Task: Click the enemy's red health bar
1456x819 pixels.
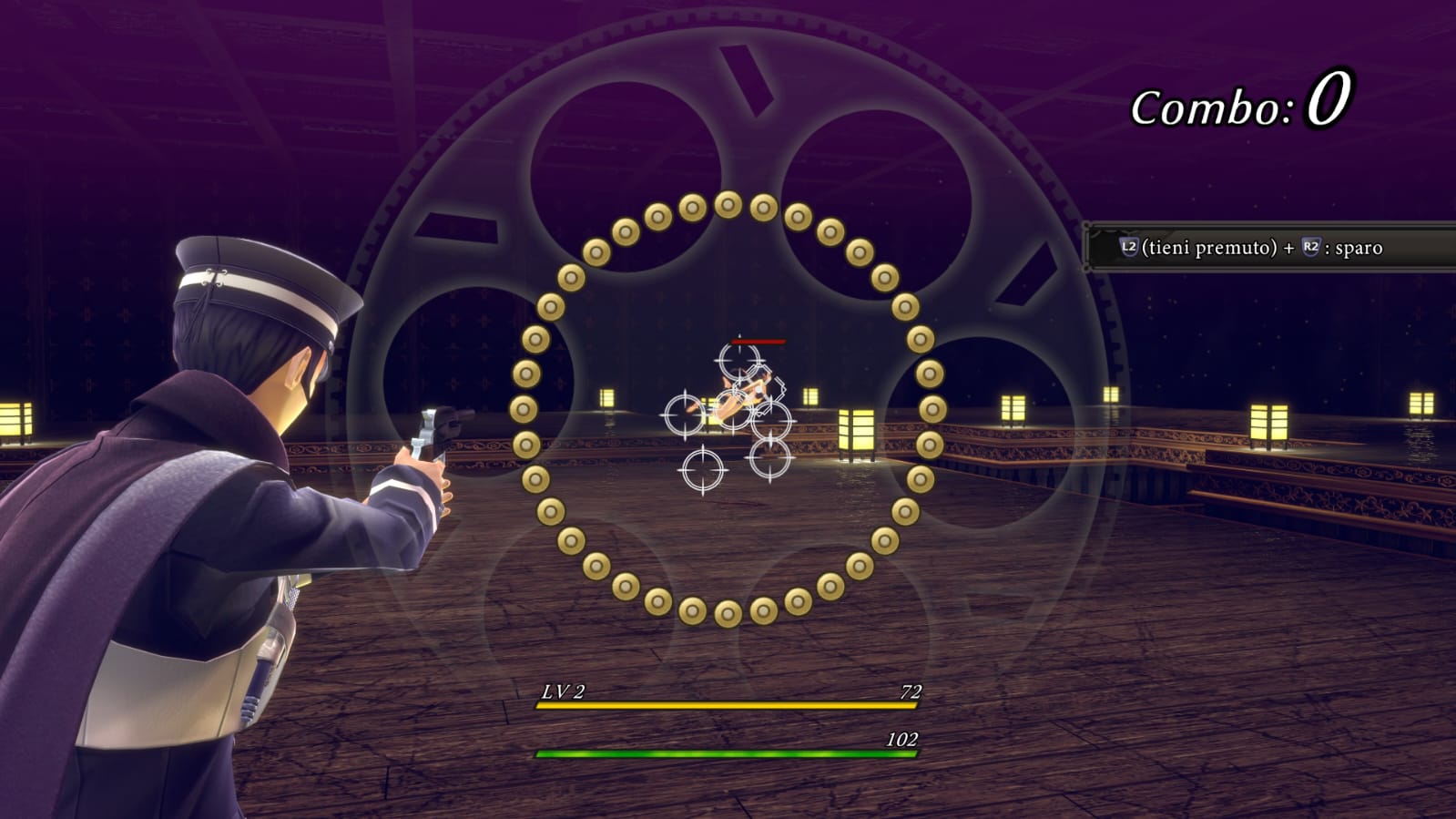Action: (757, 342)
